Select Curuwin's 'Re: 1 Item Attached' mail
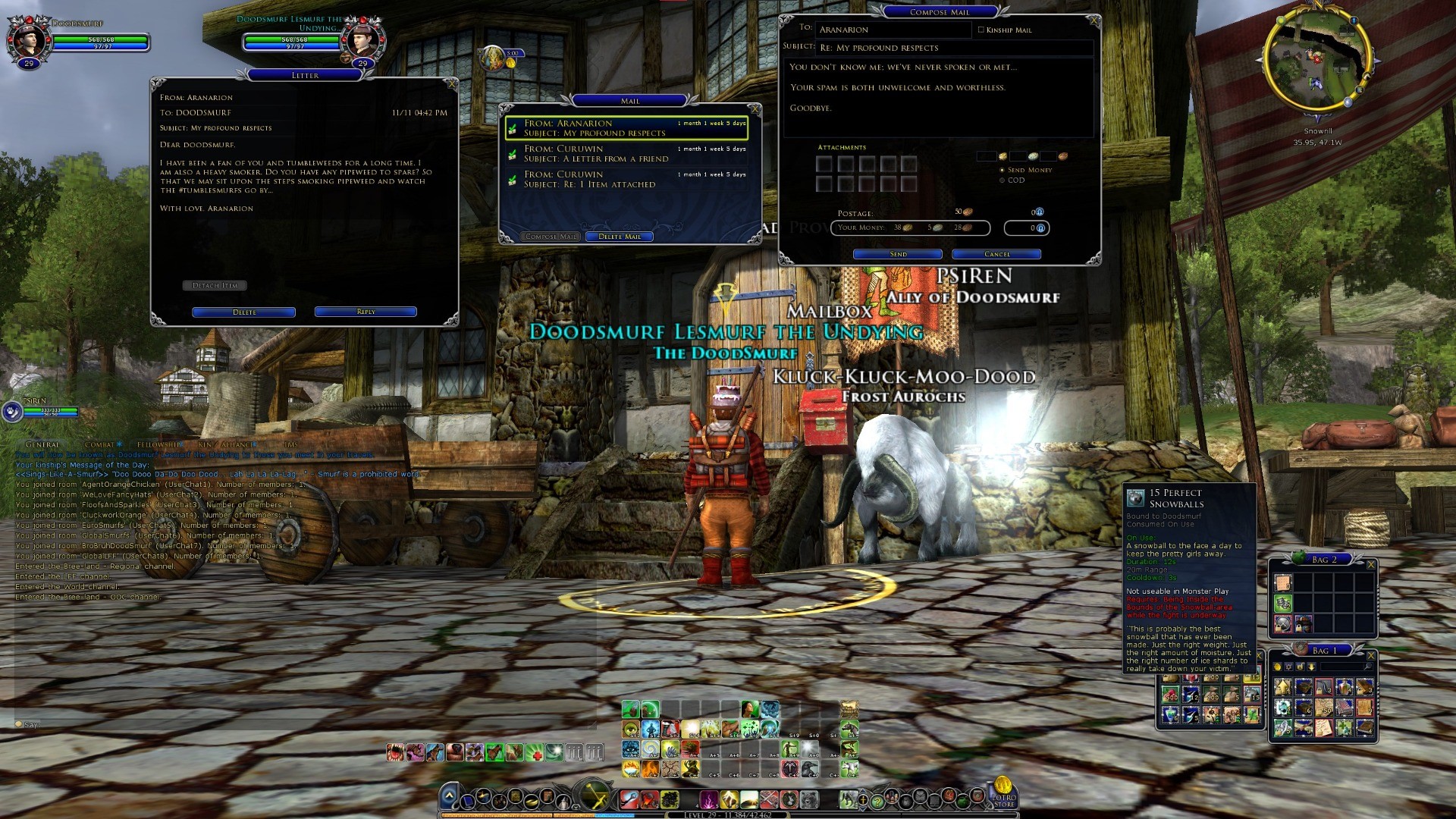 click(626, 180)
